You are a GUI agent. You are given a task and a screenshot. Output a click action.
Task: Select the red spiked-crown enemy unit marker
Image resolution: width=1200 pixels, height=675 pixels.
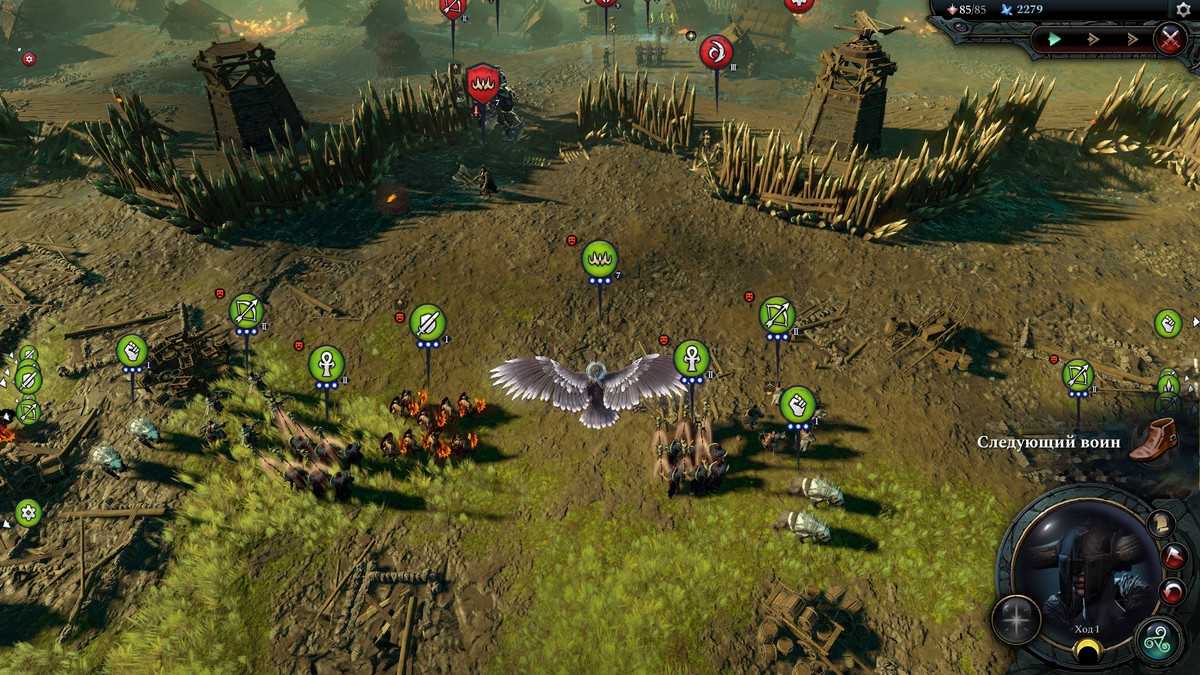click(483, 82)
